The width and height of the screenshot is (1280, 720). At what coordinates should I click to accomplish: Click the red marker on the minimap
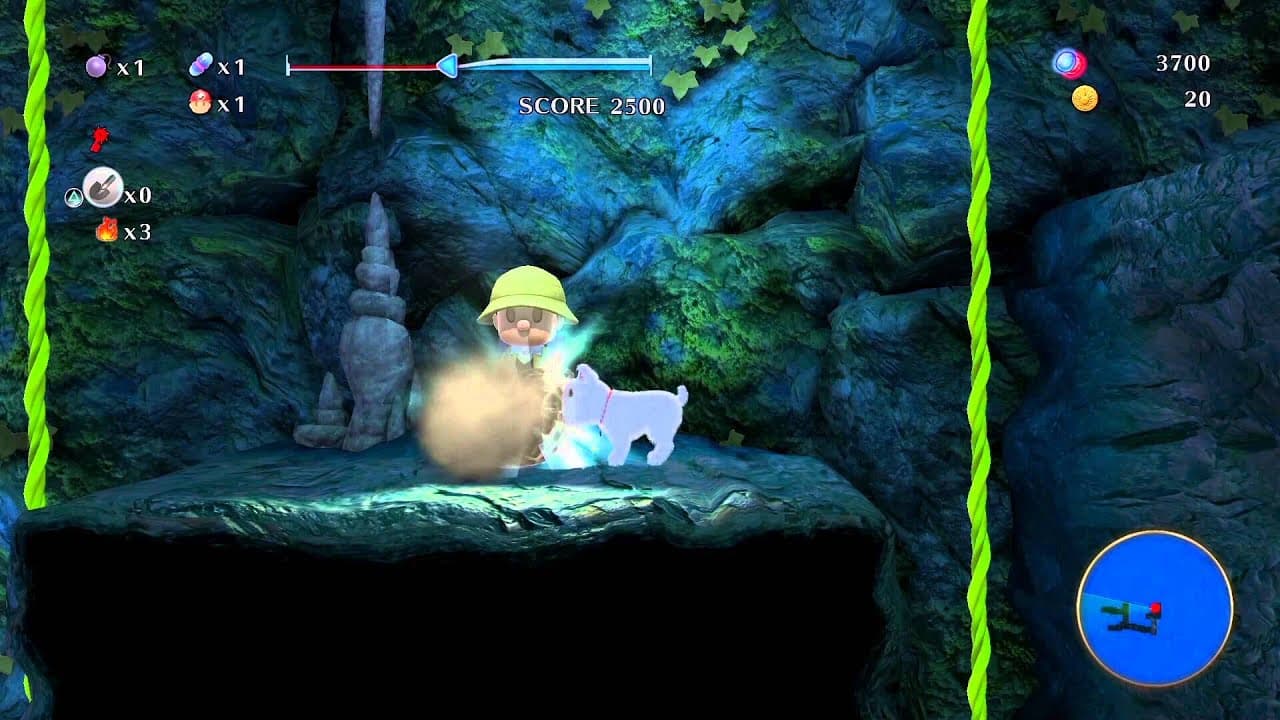click(x=1158, y=606)
